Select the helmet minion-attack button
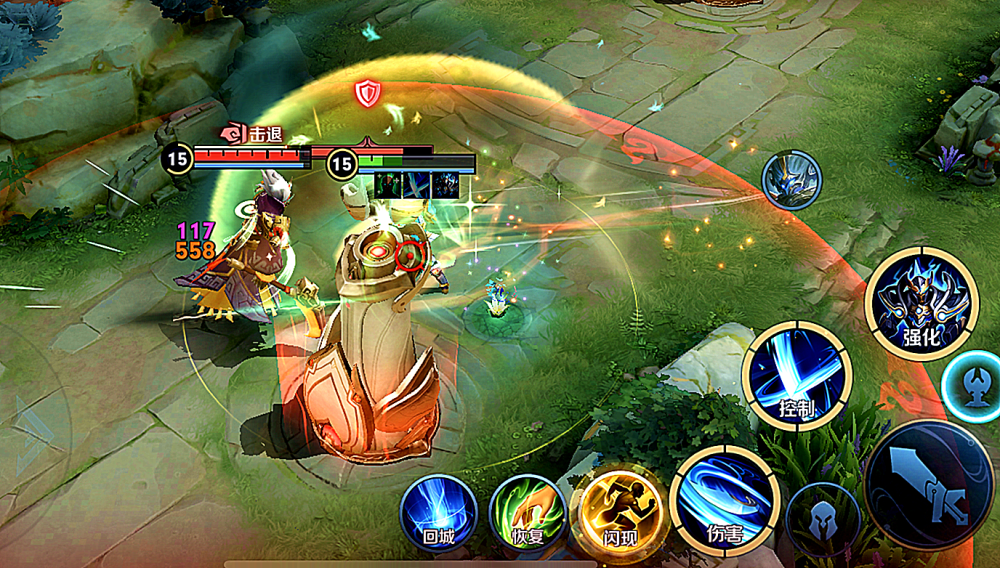Viewport: 1000px width, 568px height. (823, 520)
